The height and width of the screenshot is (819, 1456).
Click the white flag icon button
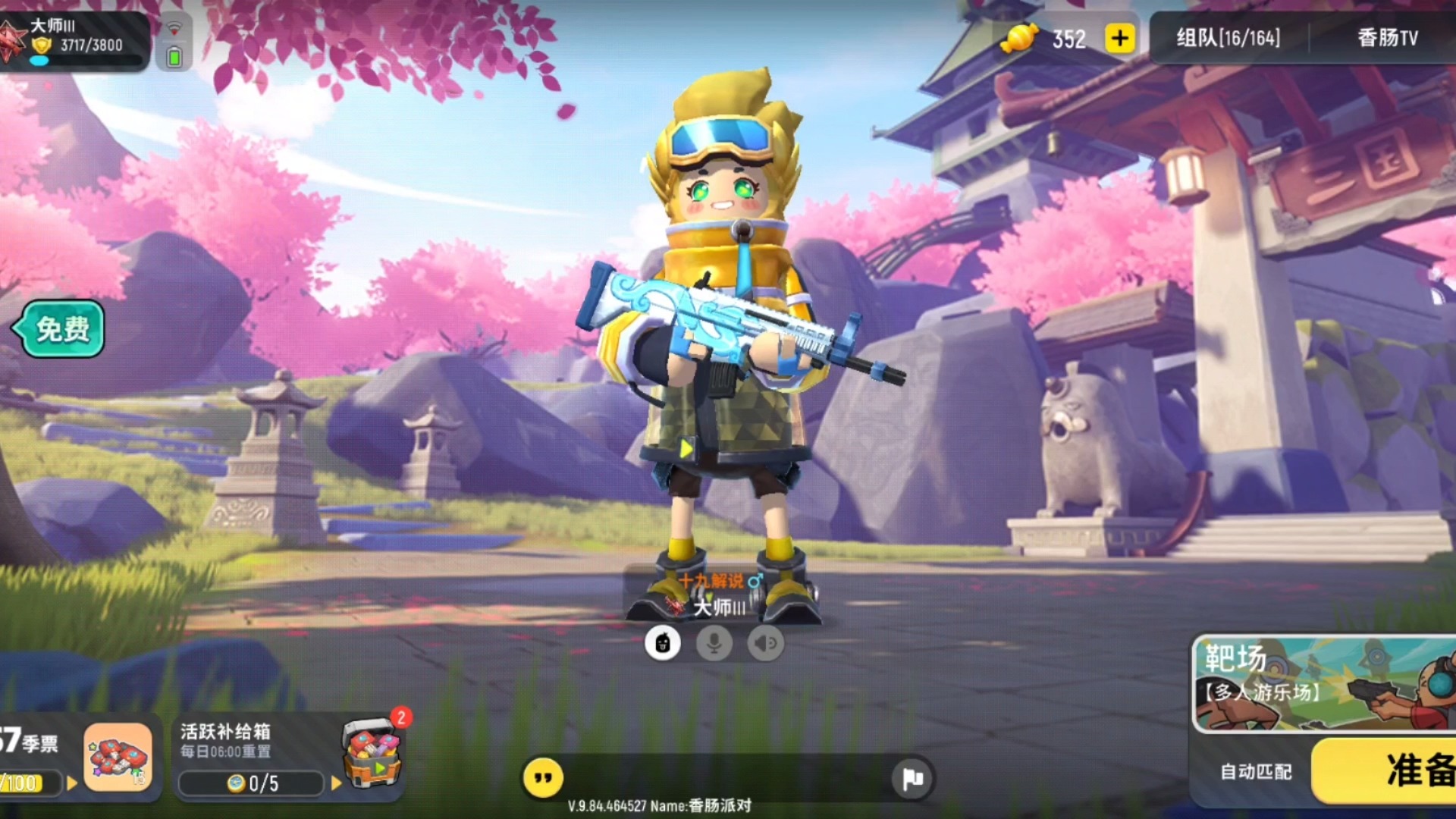tap(912, 778)
